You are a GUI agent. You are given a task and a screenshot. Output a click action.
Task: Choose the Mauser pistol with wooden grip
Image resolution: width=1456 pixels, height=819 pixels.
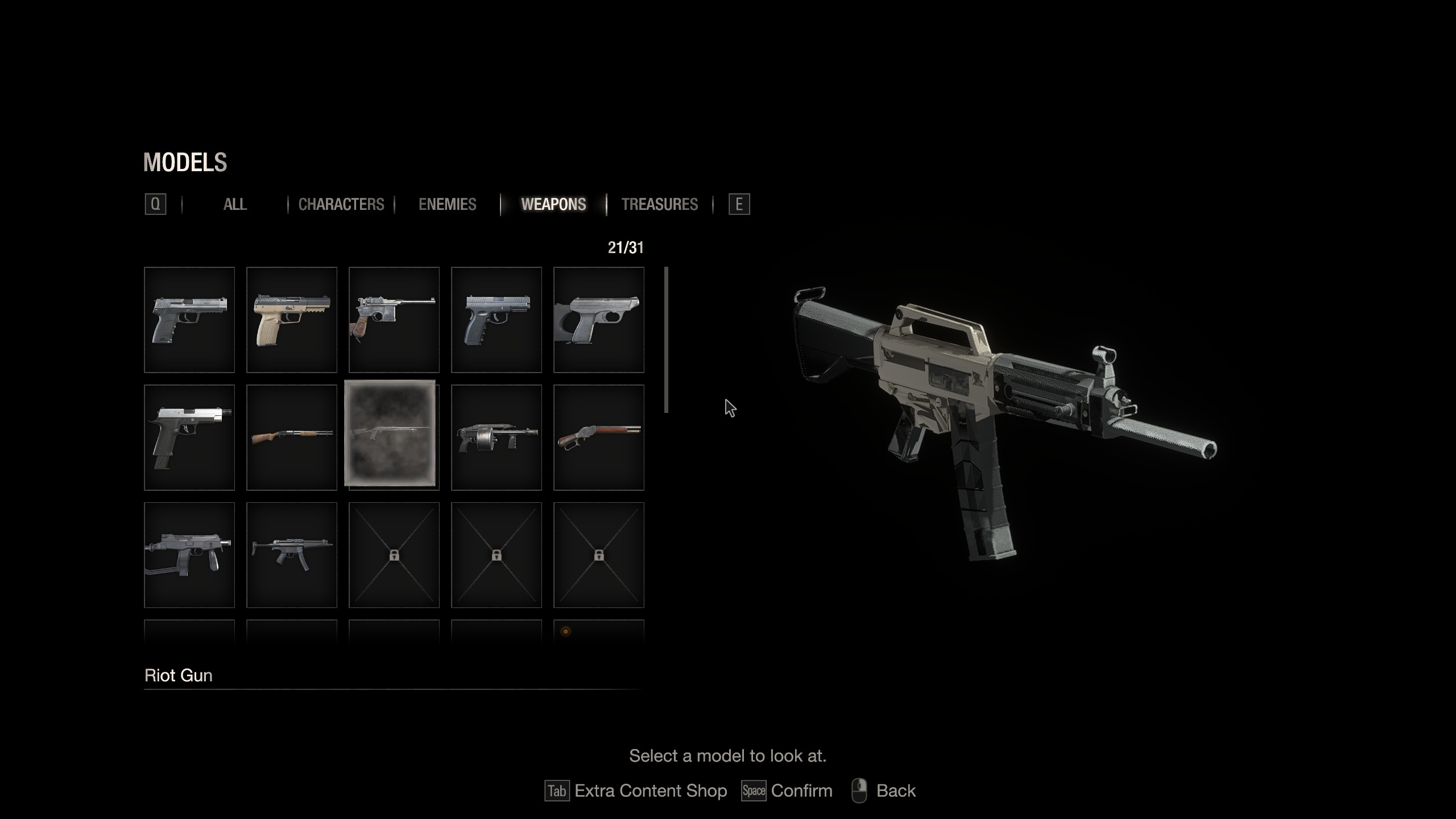(394, 320)
